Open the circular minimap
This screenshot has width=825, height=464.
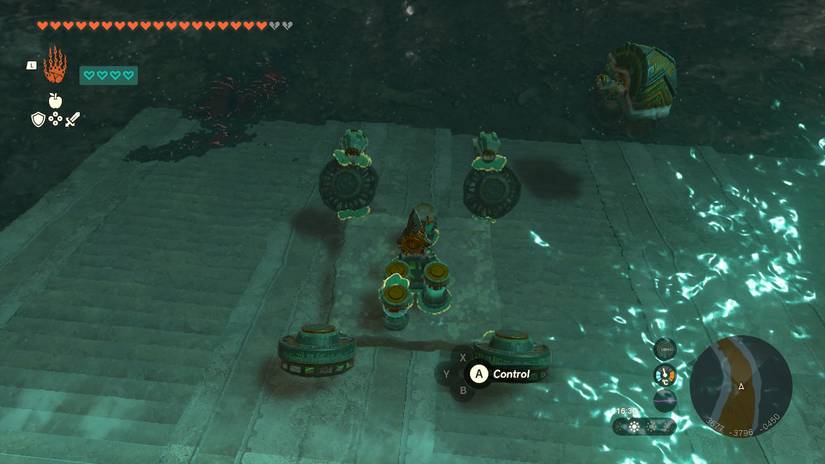click(x=741, y=385)
